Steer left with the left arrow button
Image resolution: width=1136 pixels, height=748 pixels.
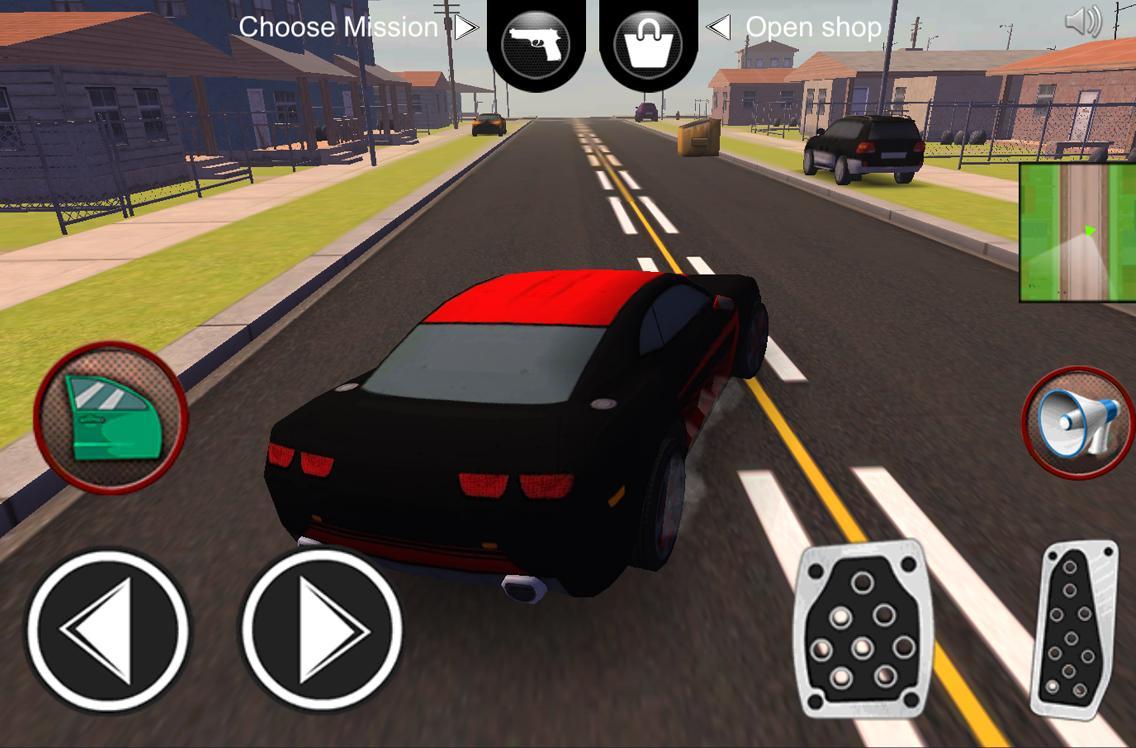tap(107, 631)
